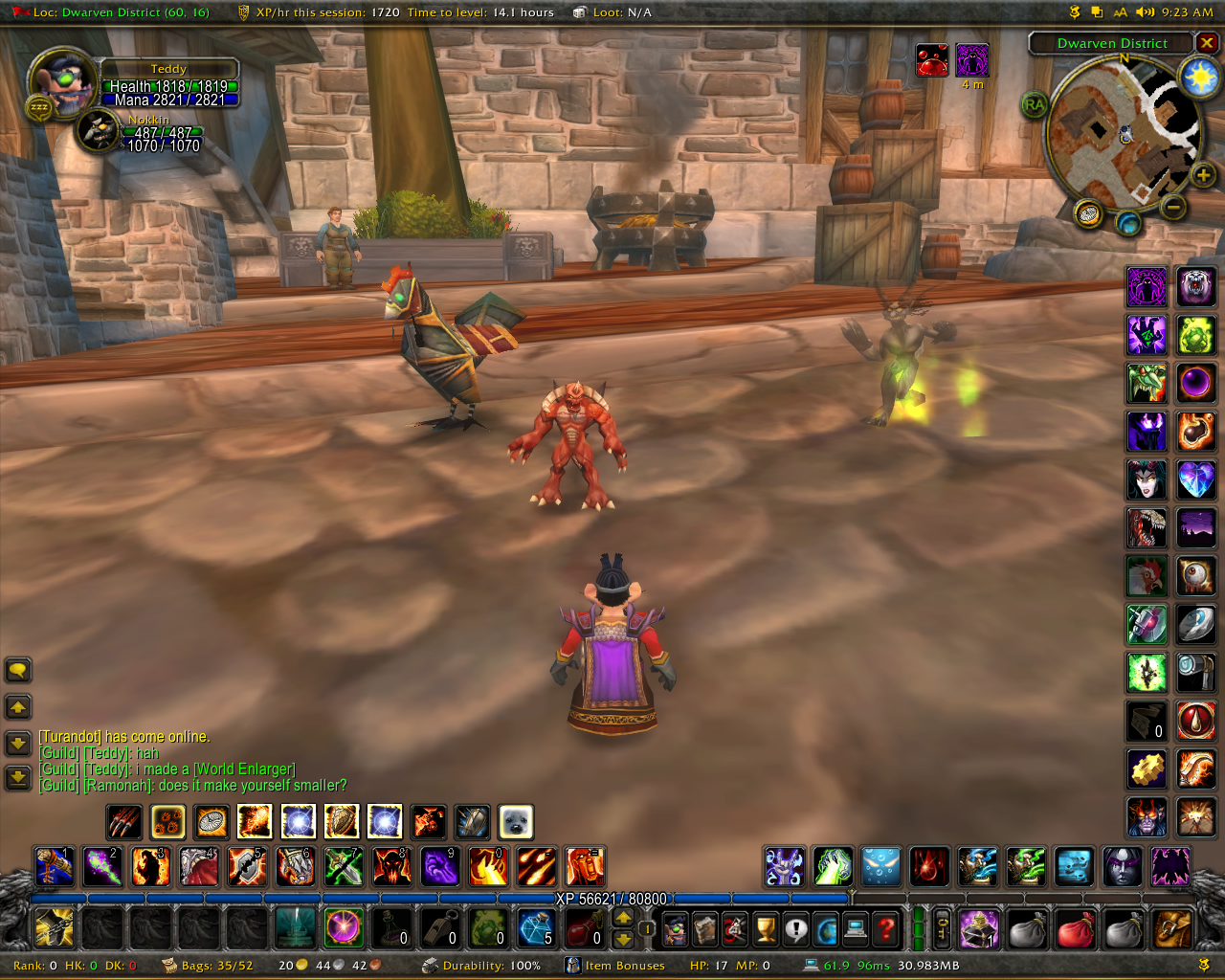This screenshot has width=1225, height=980.
Task: Open the leather backpack
Action: coord(1172,928)
